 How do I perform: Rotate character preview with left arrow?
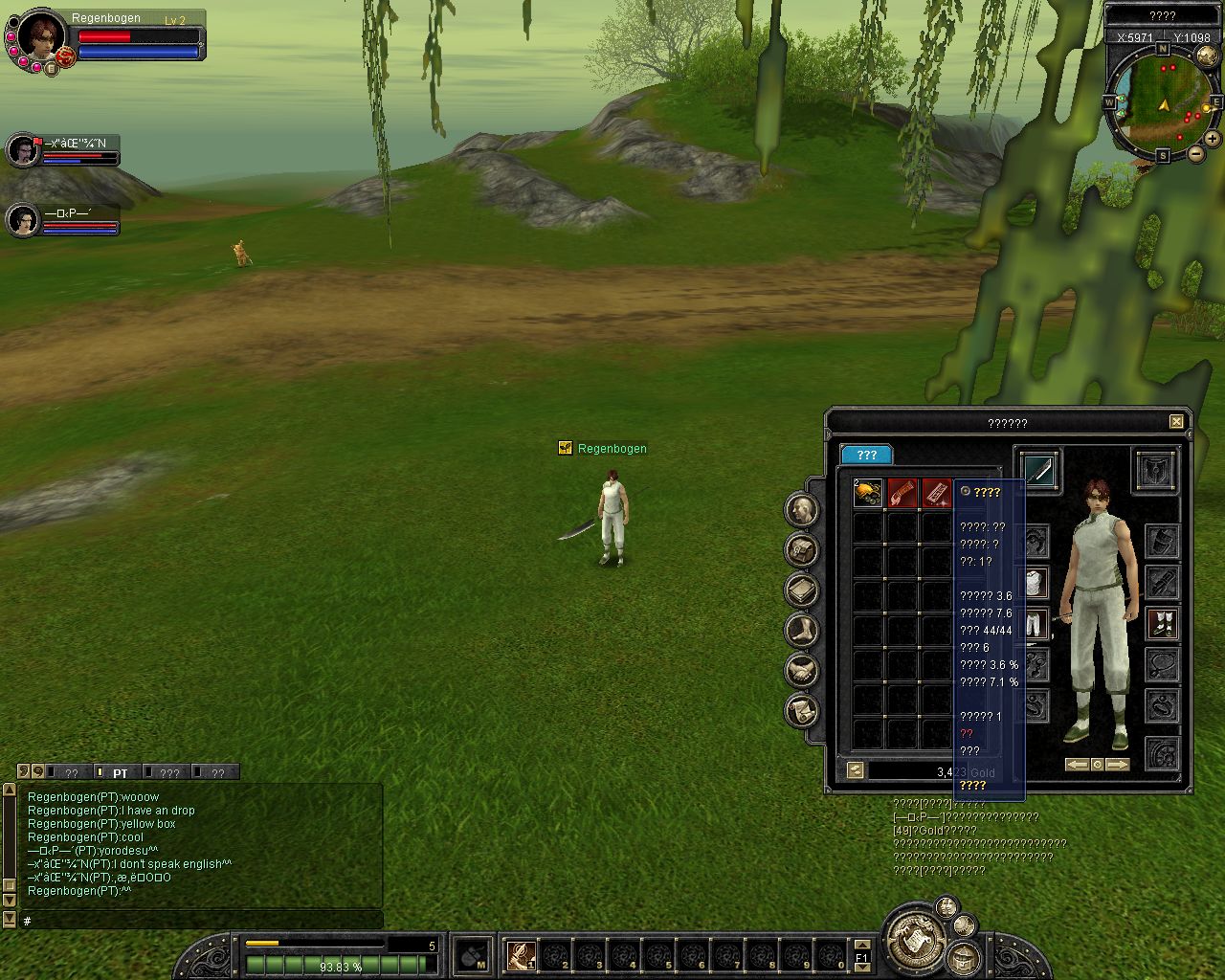[x=1078, y=765]
